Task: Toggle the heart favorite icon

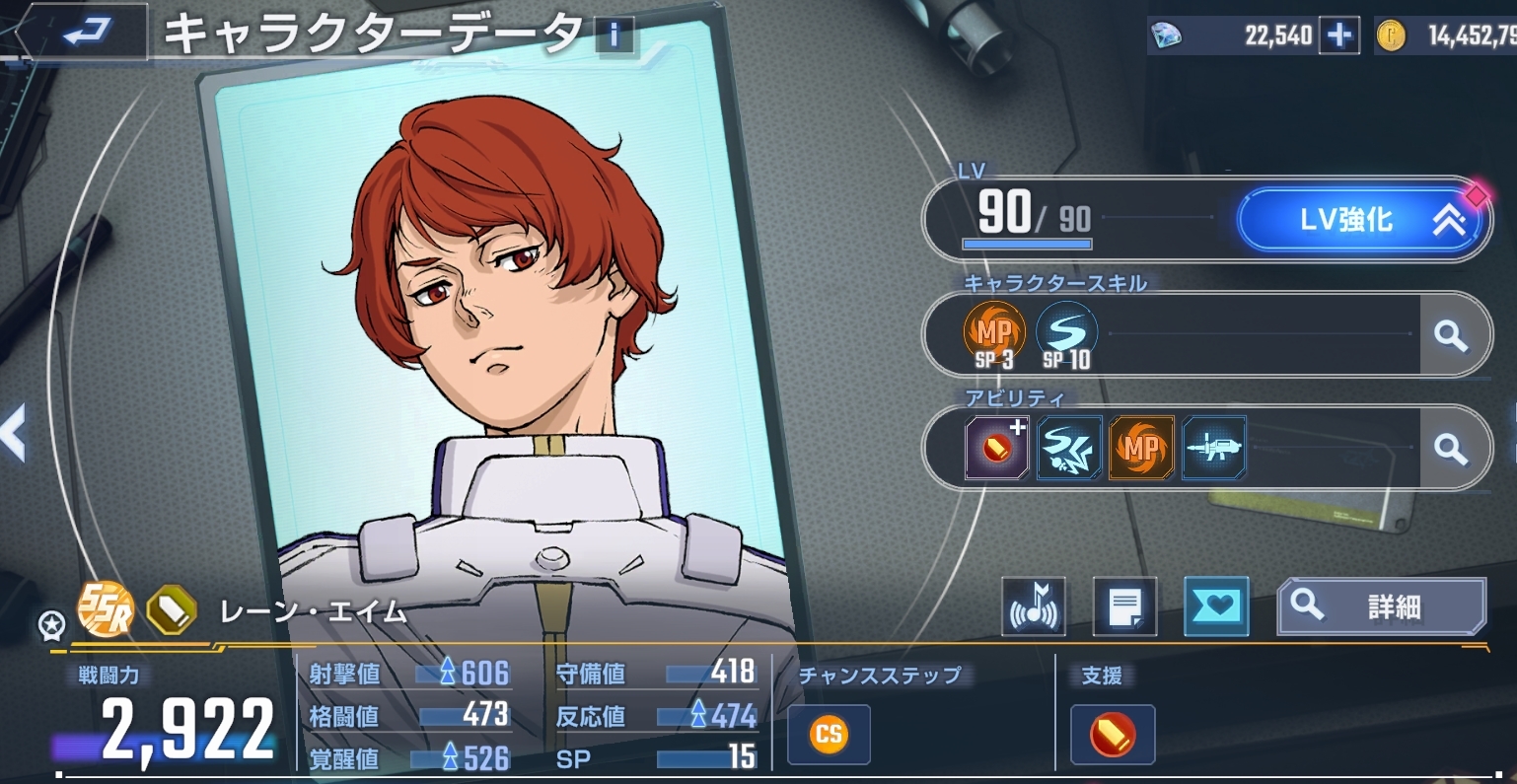Action: pyautogui.click(x=1216, y=606)
